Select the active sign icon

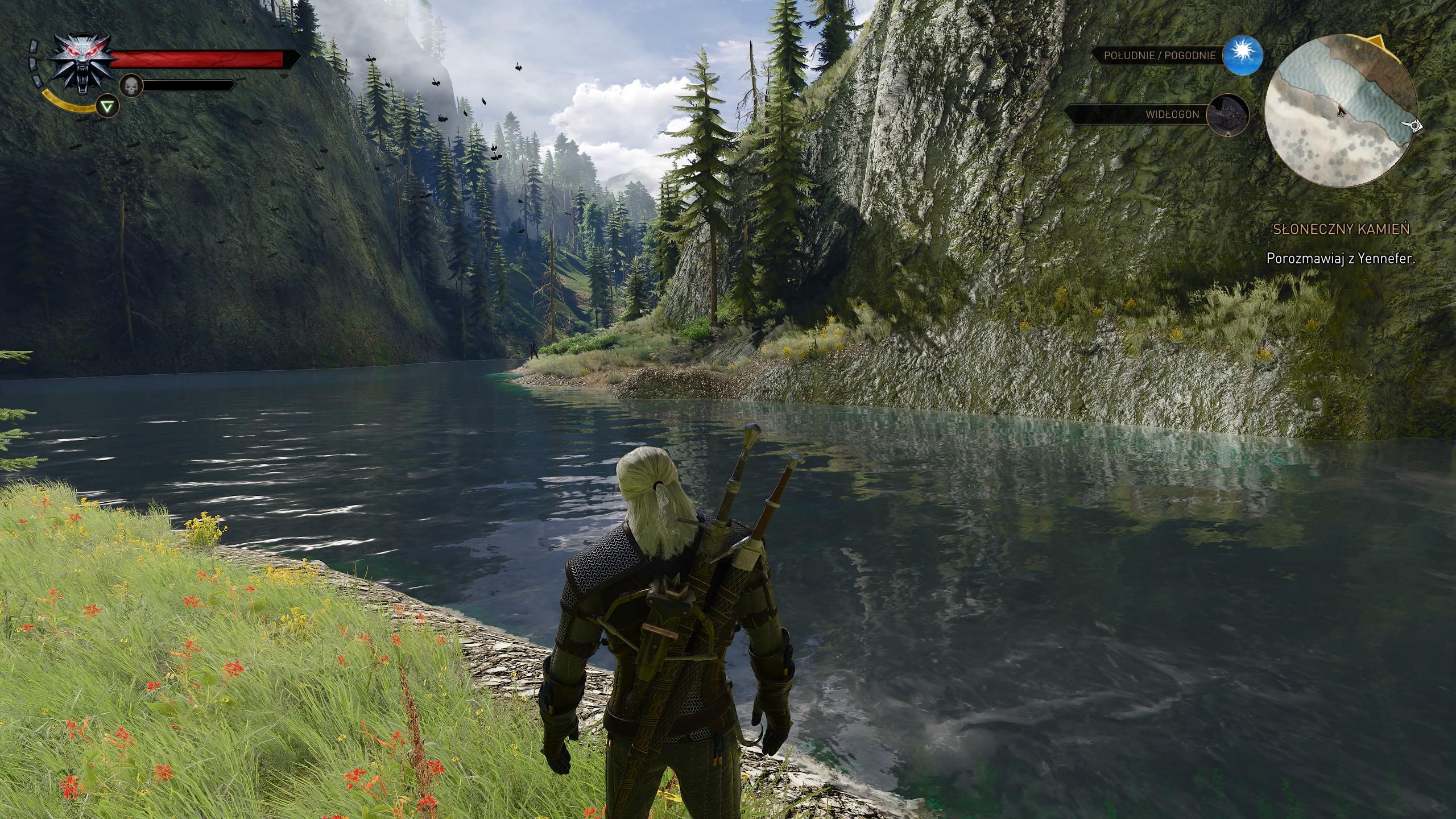click(x=105, y=106)
